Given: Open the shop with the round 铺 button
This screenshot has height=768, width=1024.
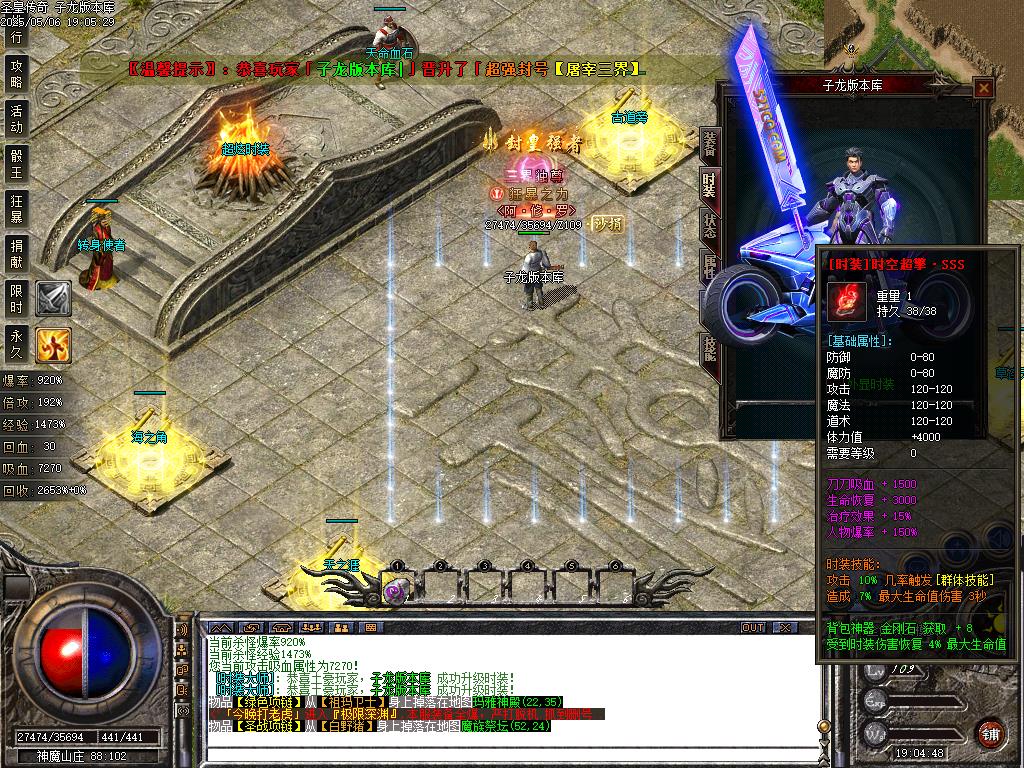Looking at the screenshot, I should 990,733.
